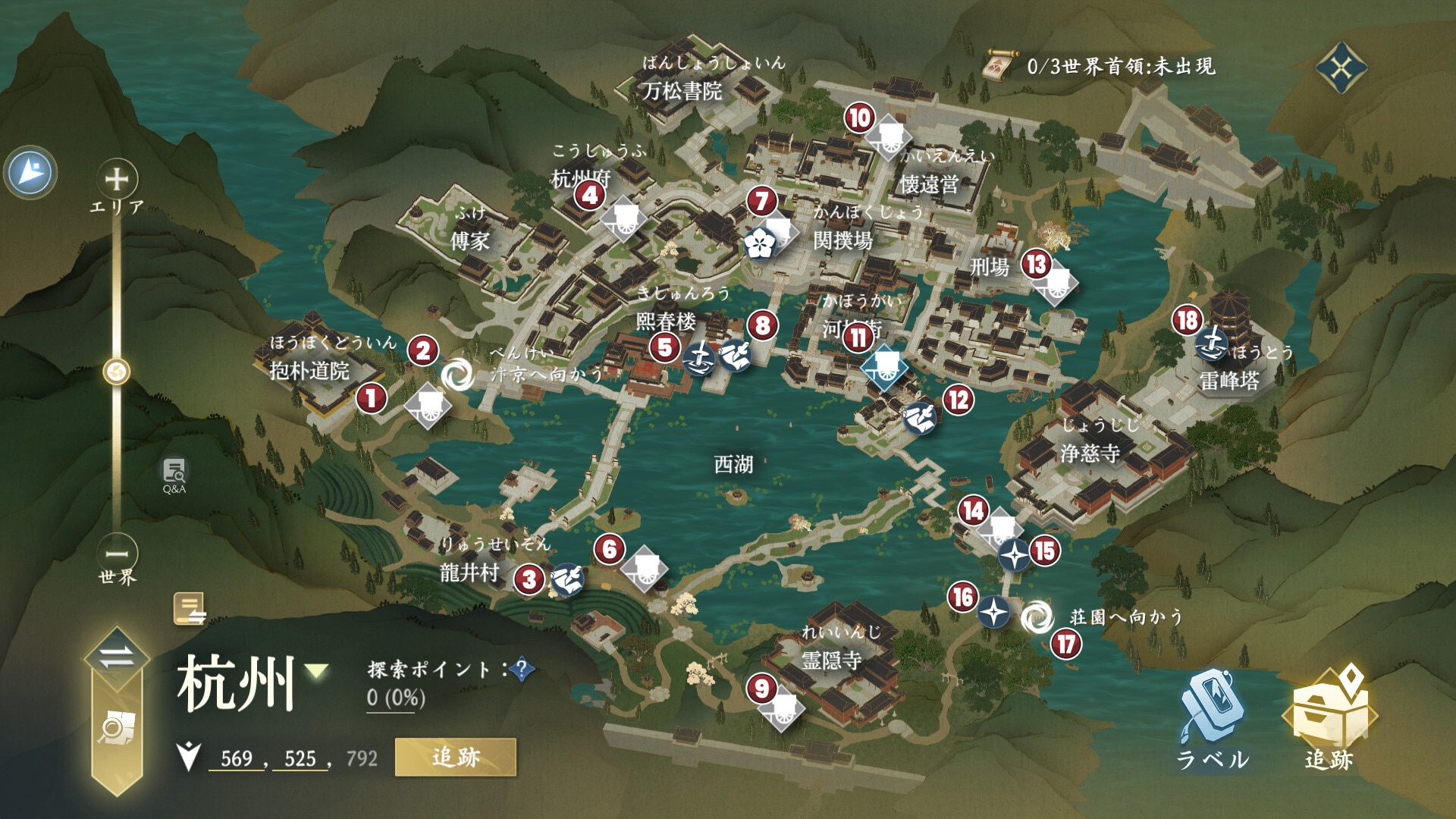
Task: Close the map with the X button
Action: pyautogui.click(x=1340, y=69)
